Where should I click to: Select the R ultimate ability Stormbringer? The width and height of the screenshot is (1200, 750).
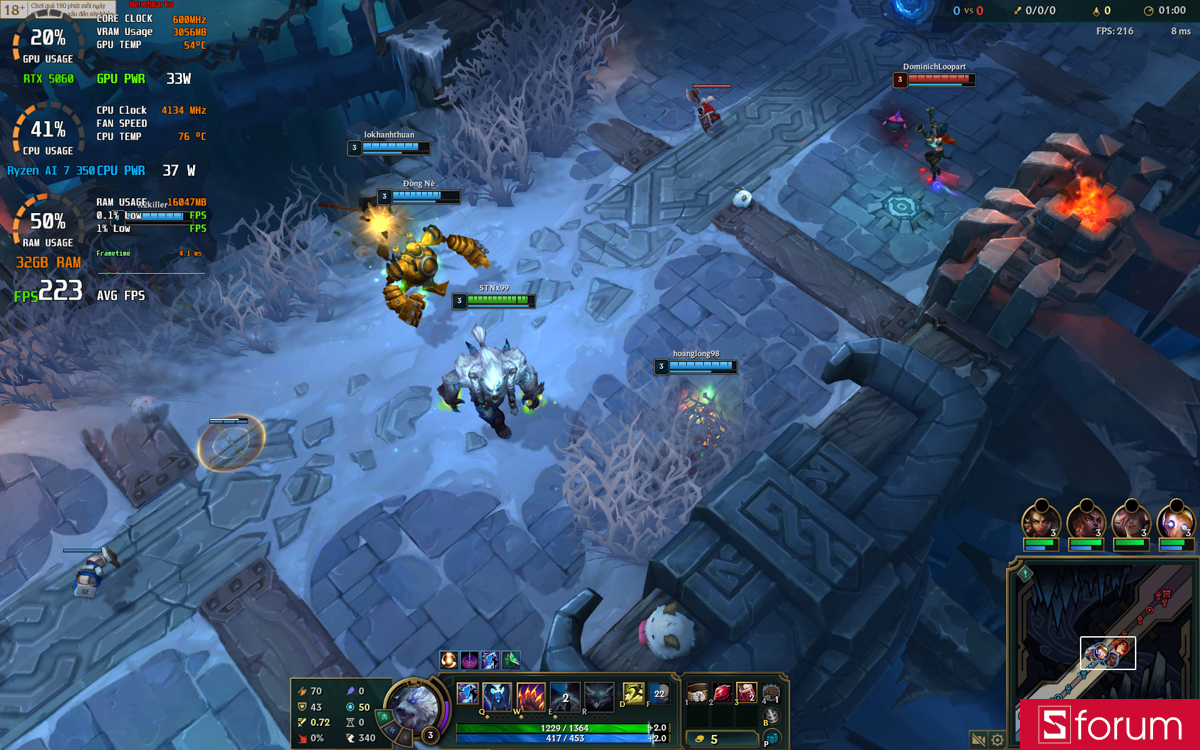pyautogui.click(x=598, y=696)
